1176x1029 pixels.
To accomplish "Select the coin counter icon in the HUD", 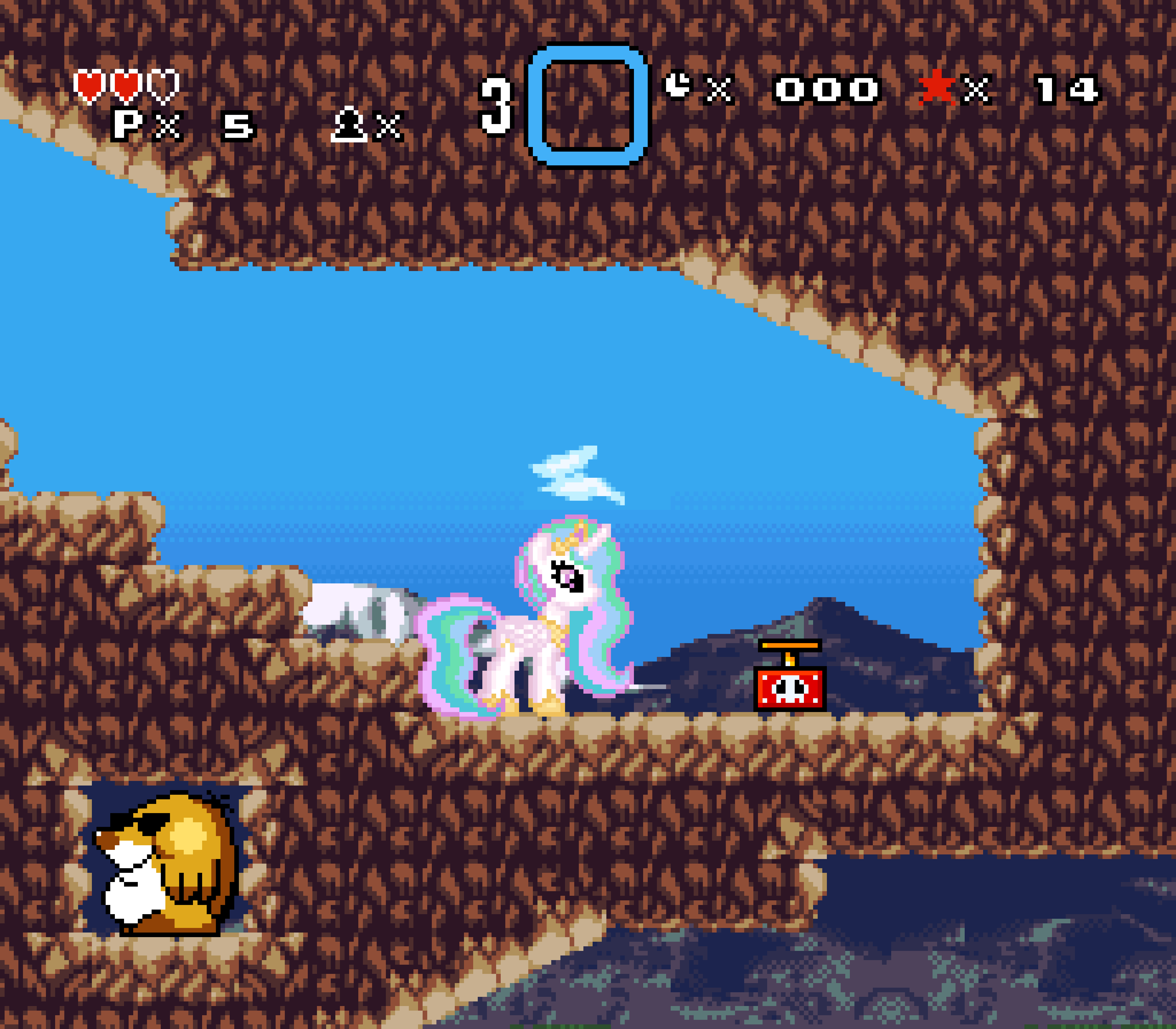I will [678, 85].
